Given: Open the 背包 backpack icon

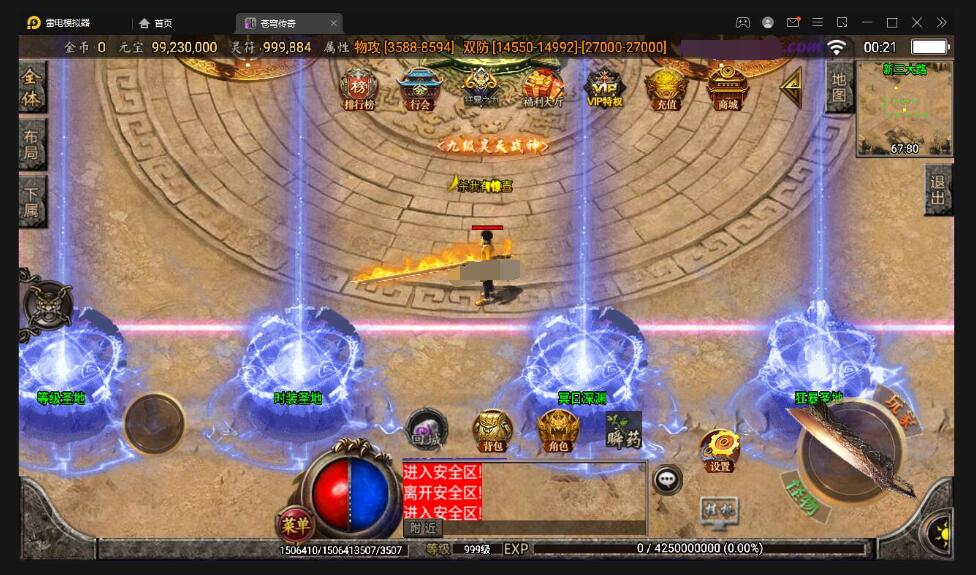Looking at the screenshot, I should 492,431.
